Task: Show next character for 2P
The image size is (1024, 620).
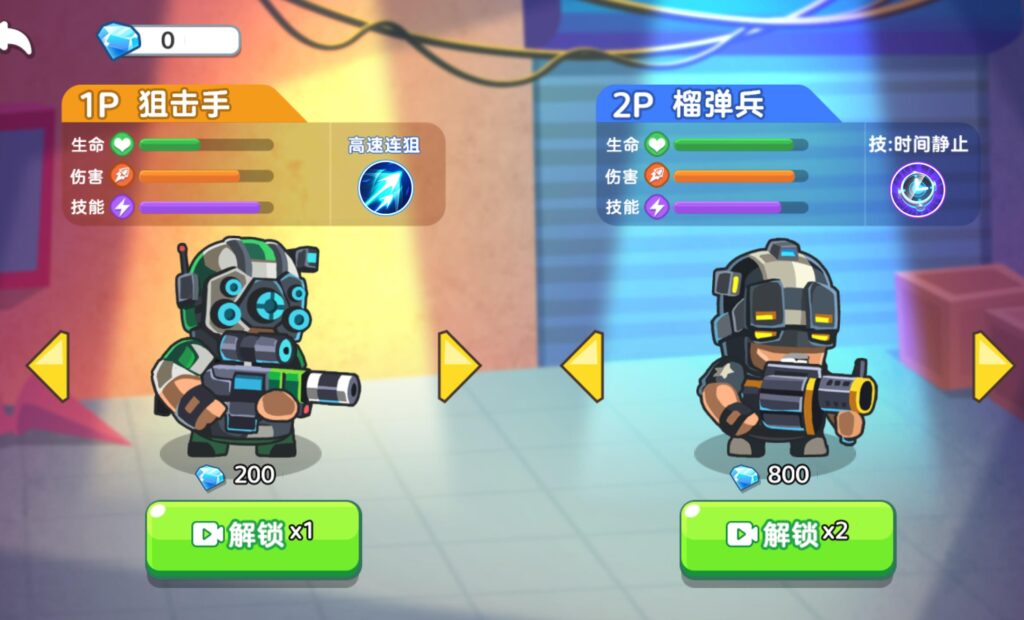Action: click(x=993, y=366)
